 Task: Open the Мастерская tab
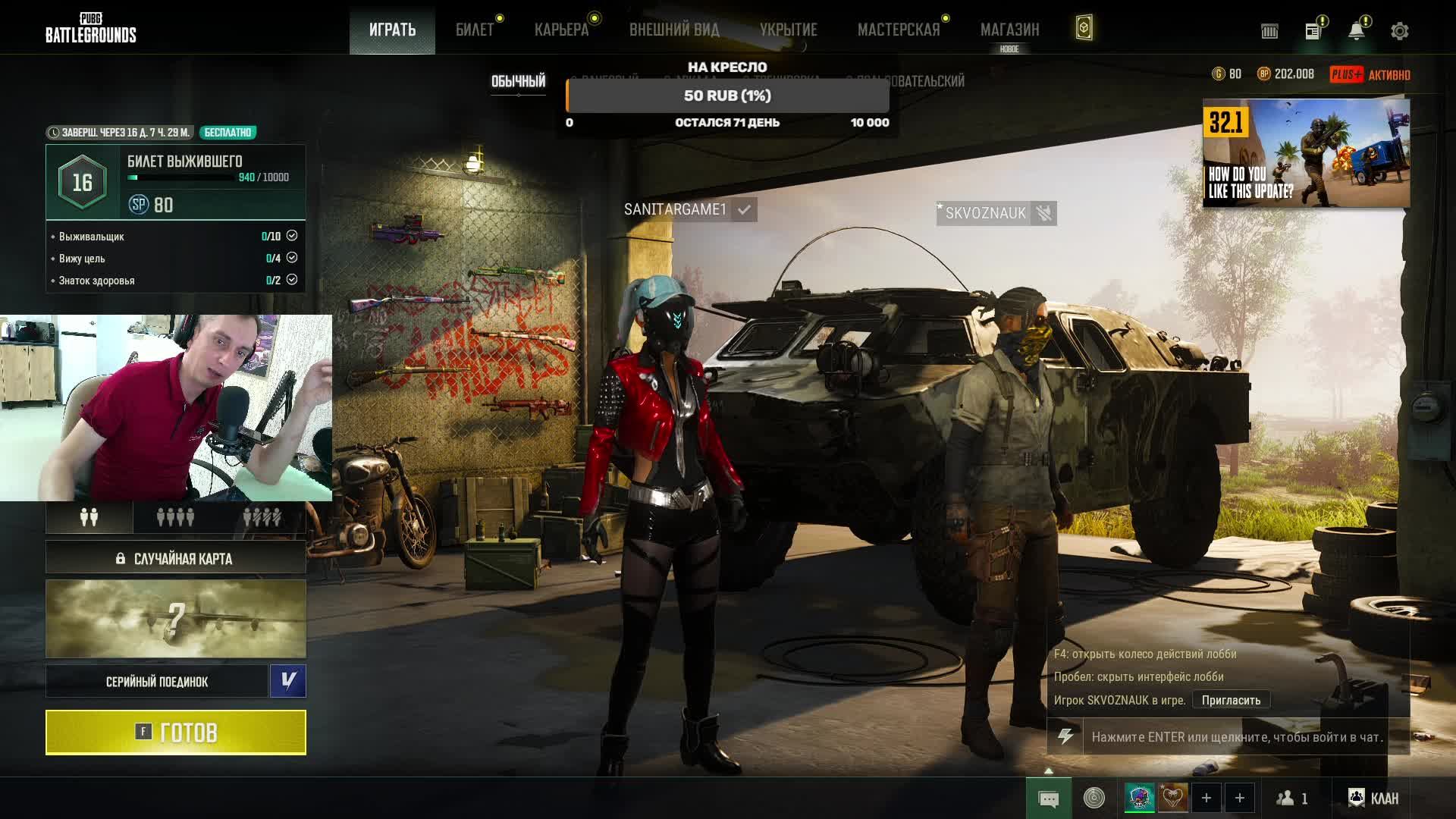tap(899, 30)
